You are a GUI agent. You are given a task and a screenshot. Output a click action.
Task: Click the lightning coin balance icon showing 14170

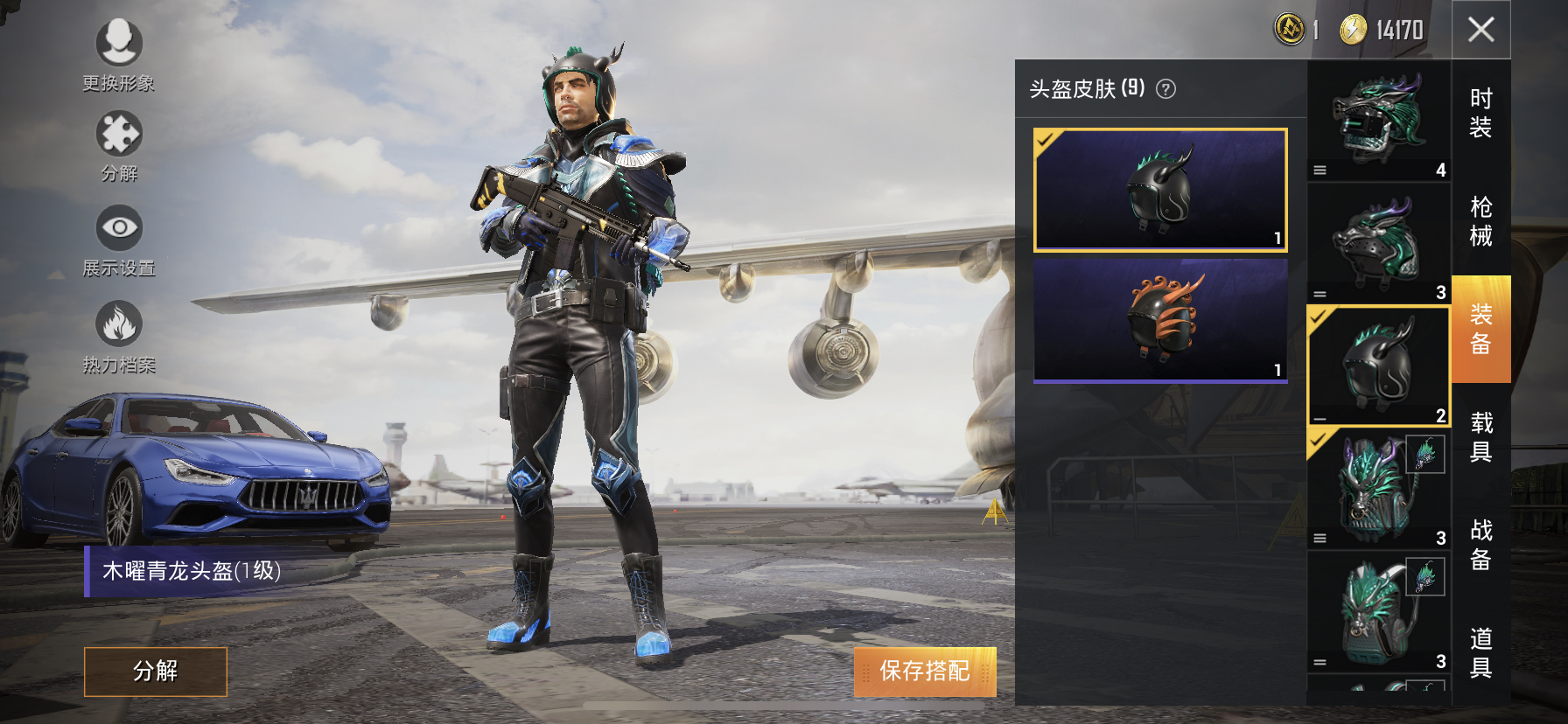tap(1351, 27)
